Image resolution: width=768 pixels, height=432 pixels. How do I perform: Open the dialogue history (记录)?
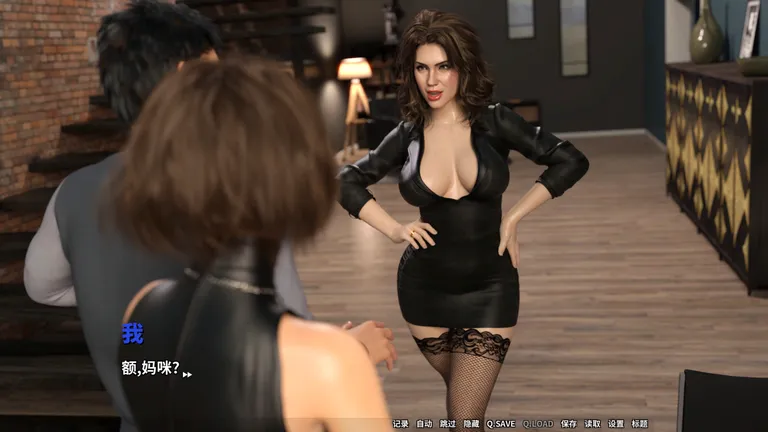click(400, 424)
